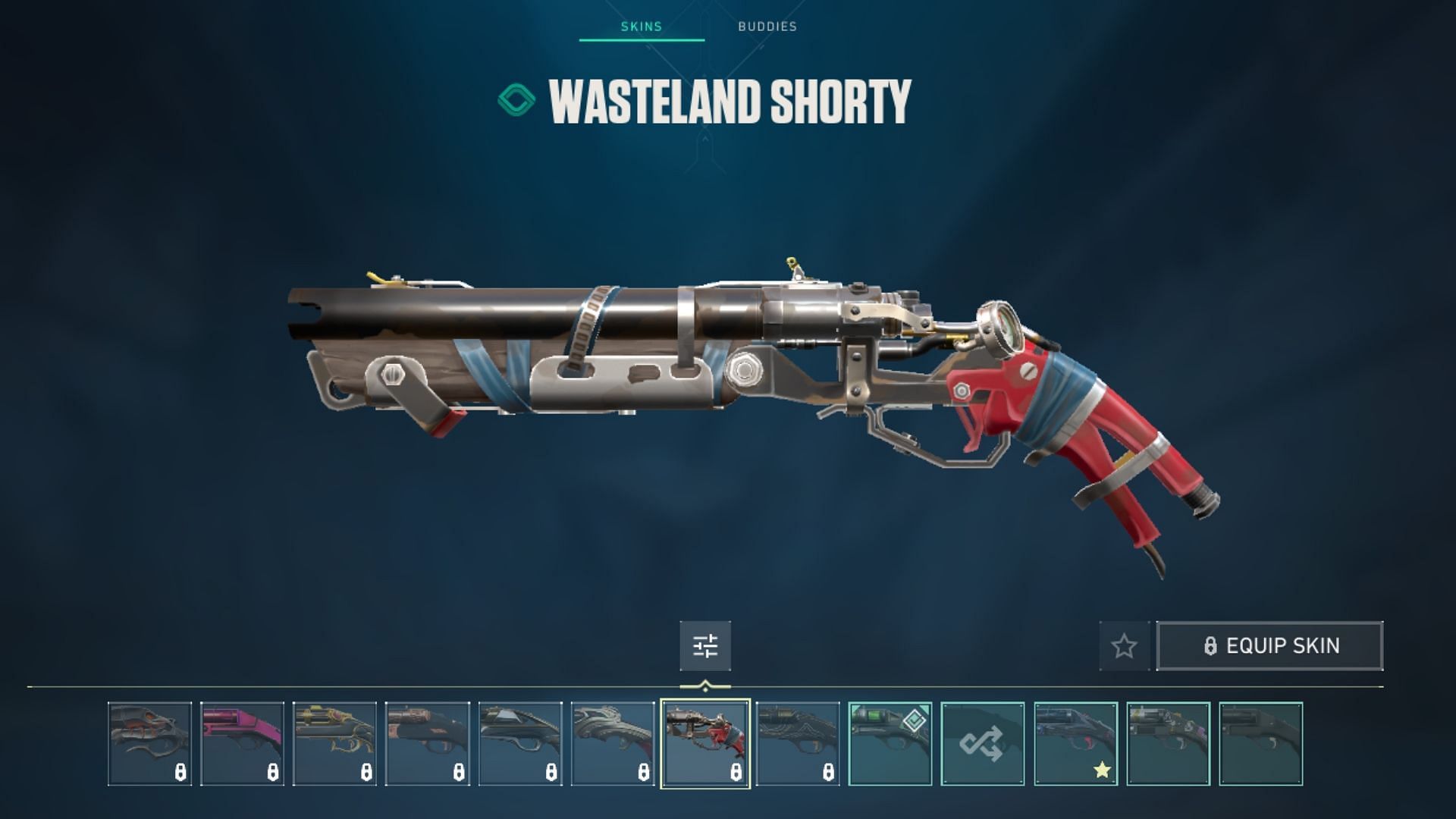Choose the selected Wasteland Shorty thumbnail
The height and width of the screenshot is (819, 1456).
pos(705,743)
